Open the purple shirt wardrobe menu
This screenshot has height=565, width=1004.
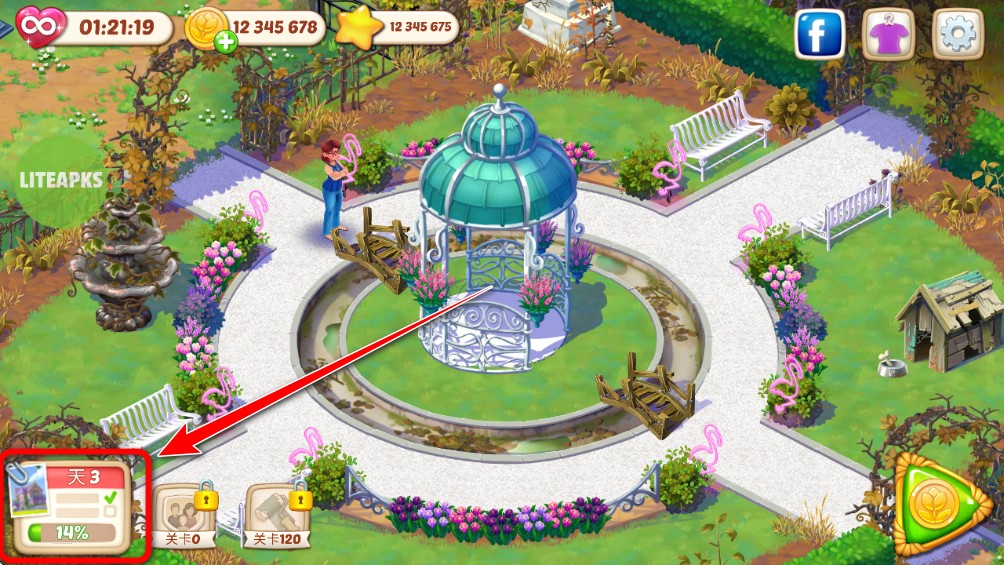tap(889, 35)
